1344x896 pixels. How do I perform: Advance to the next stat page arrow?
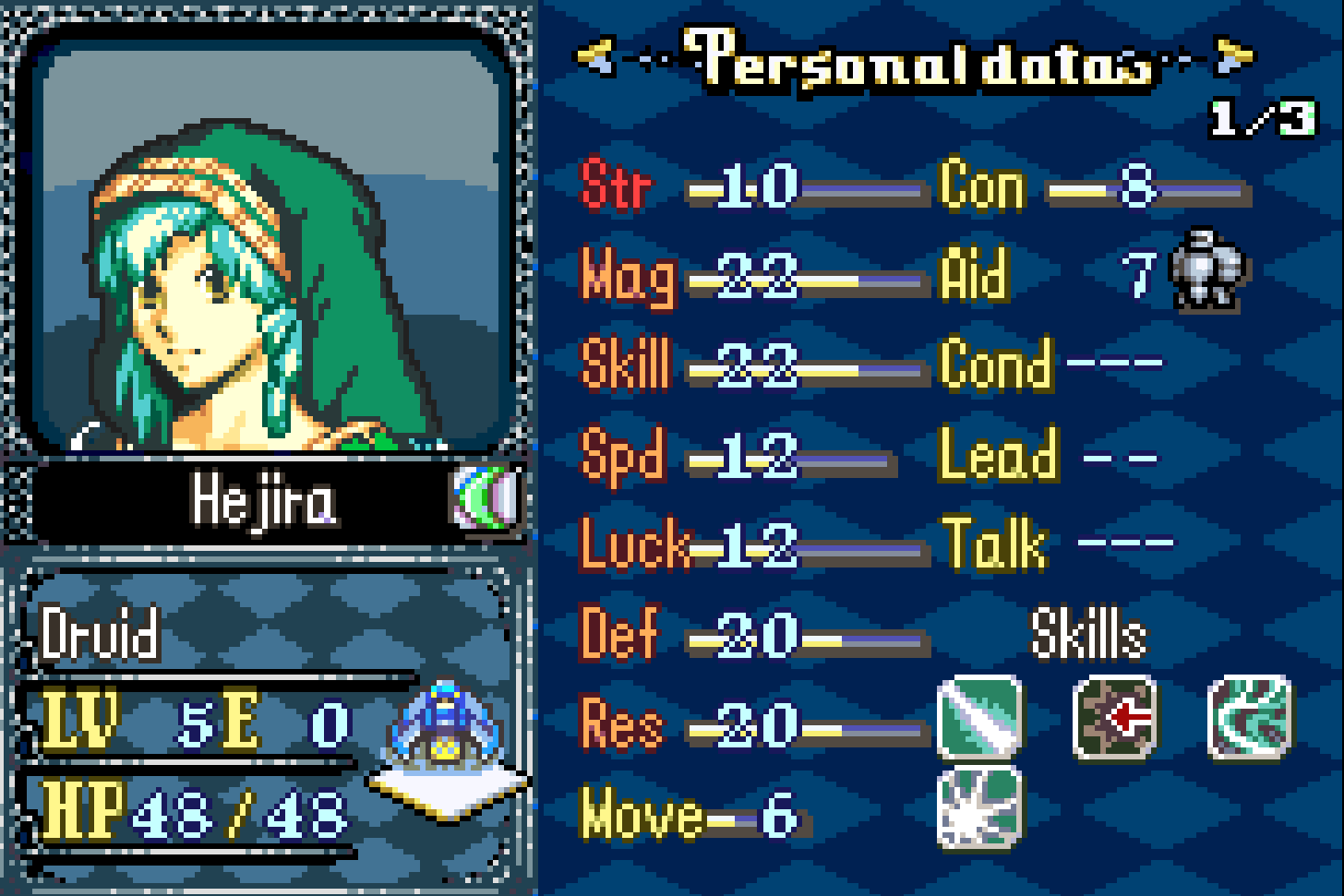[1235, 56]
